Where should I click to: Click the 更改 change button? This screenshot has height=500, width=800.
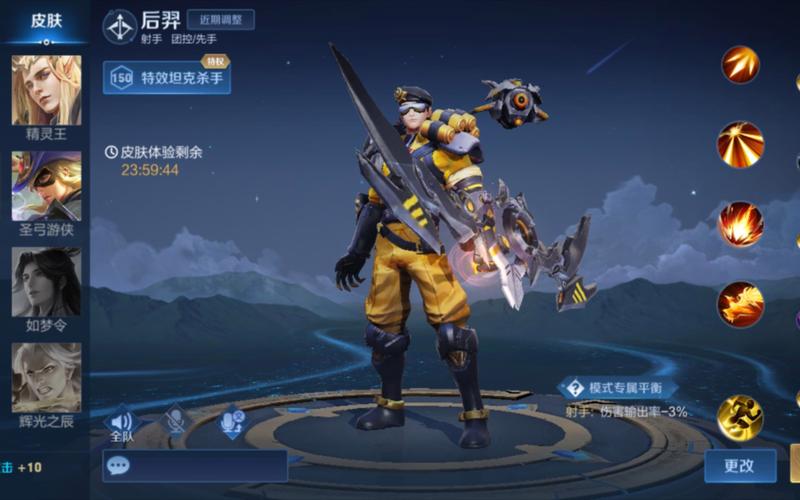click(739, 465)
